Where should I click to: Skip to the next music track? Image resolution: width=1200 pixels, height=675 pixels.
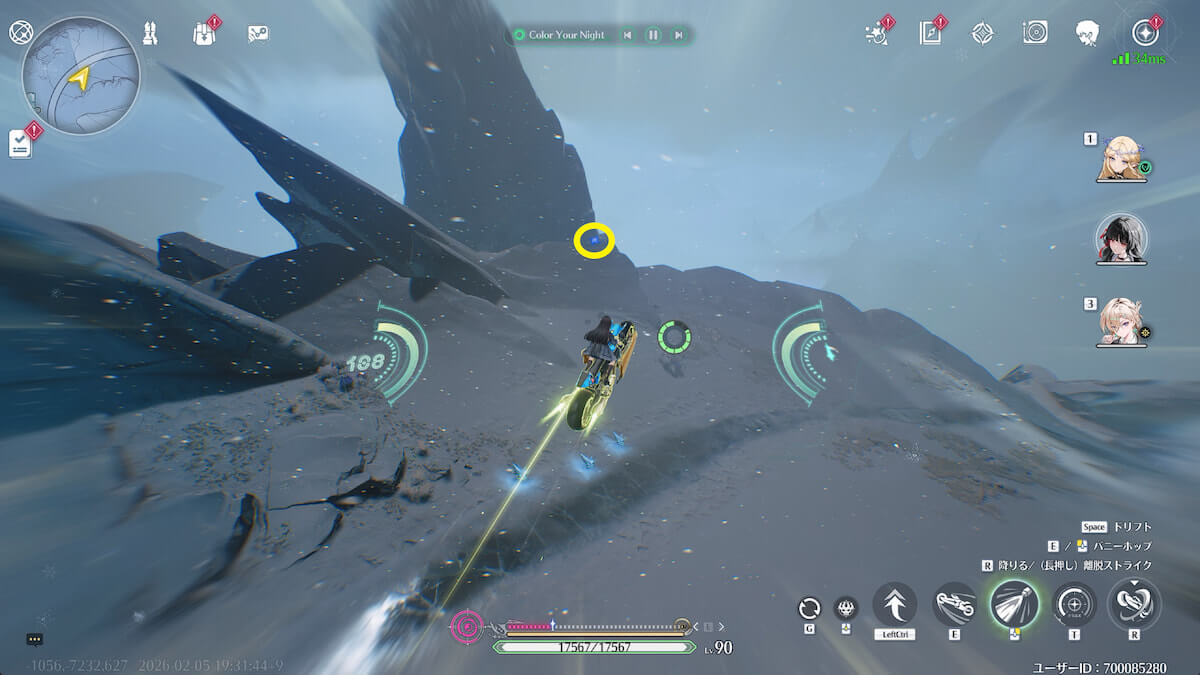click(x=679, y=35)
